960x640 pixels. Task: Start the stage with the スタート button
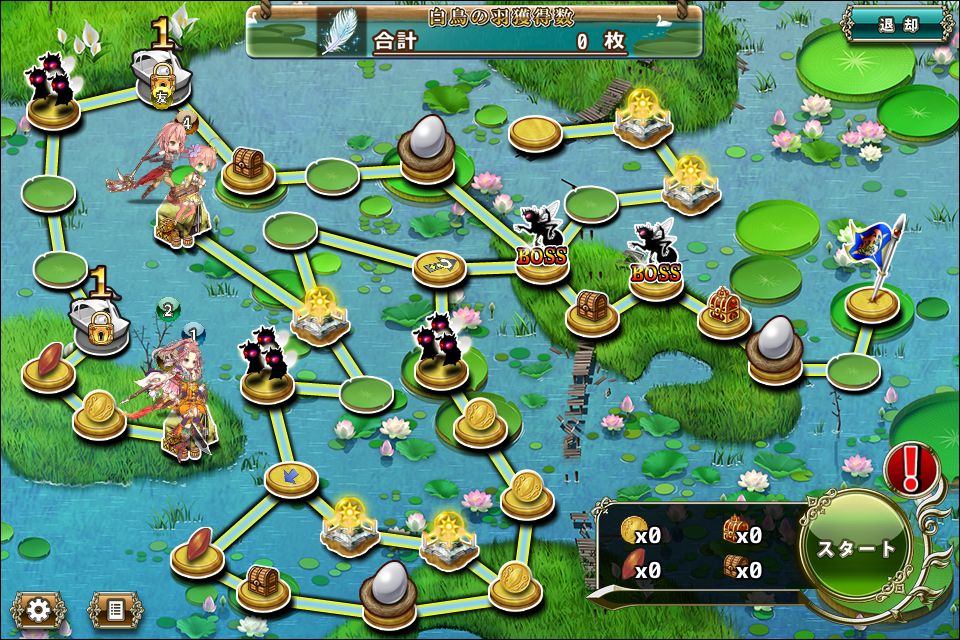856,549
